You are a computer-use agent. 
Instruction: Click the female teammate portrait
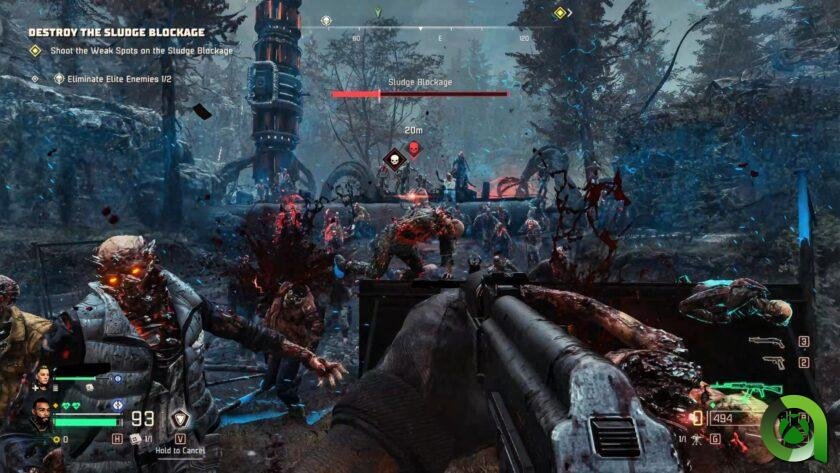click(44, 377)
